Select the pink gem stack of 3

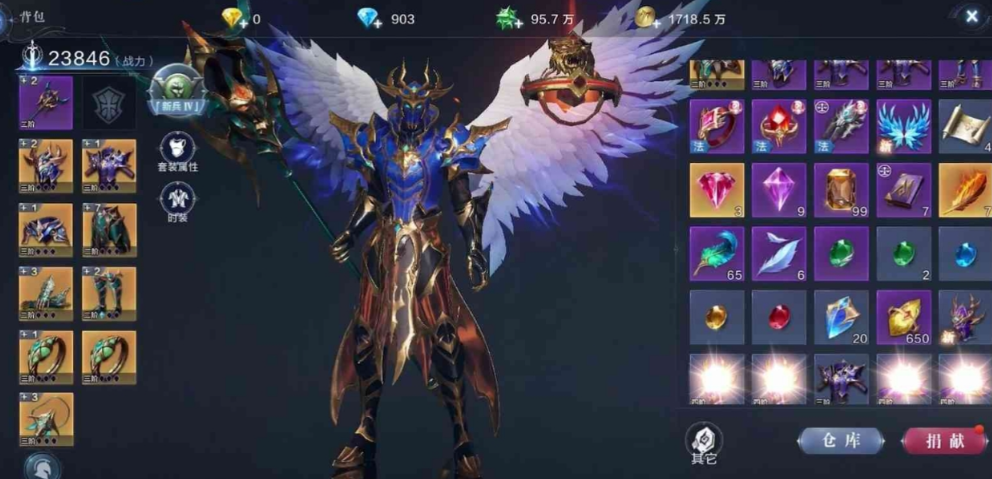(717, 190)
